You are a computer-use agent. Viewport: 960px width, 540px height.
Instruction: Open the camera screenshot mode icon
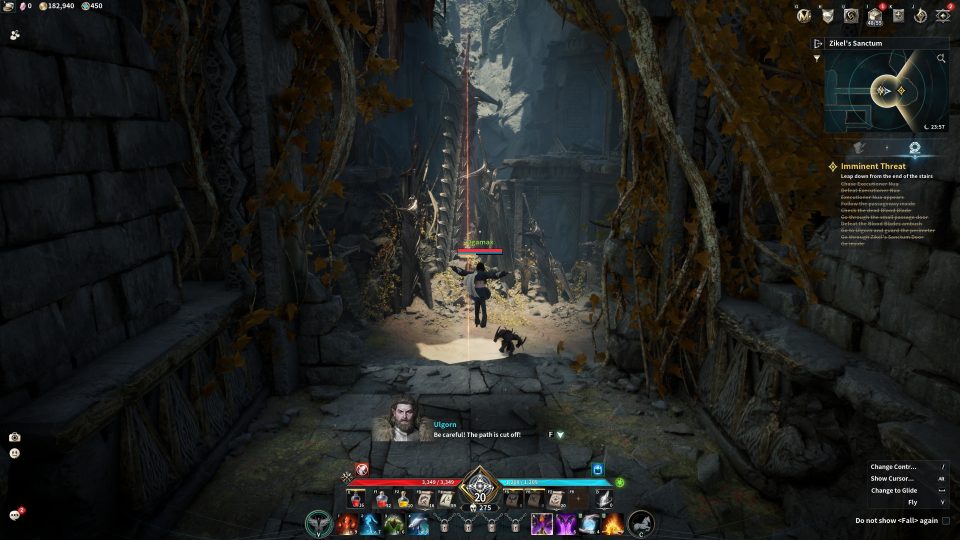15,437
